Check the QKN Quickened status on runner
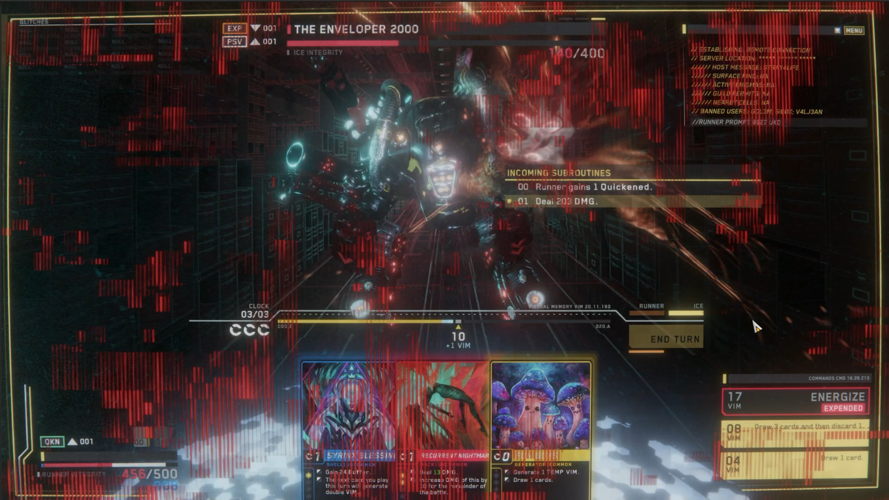889x500 pixels. (x=52, y=441)
